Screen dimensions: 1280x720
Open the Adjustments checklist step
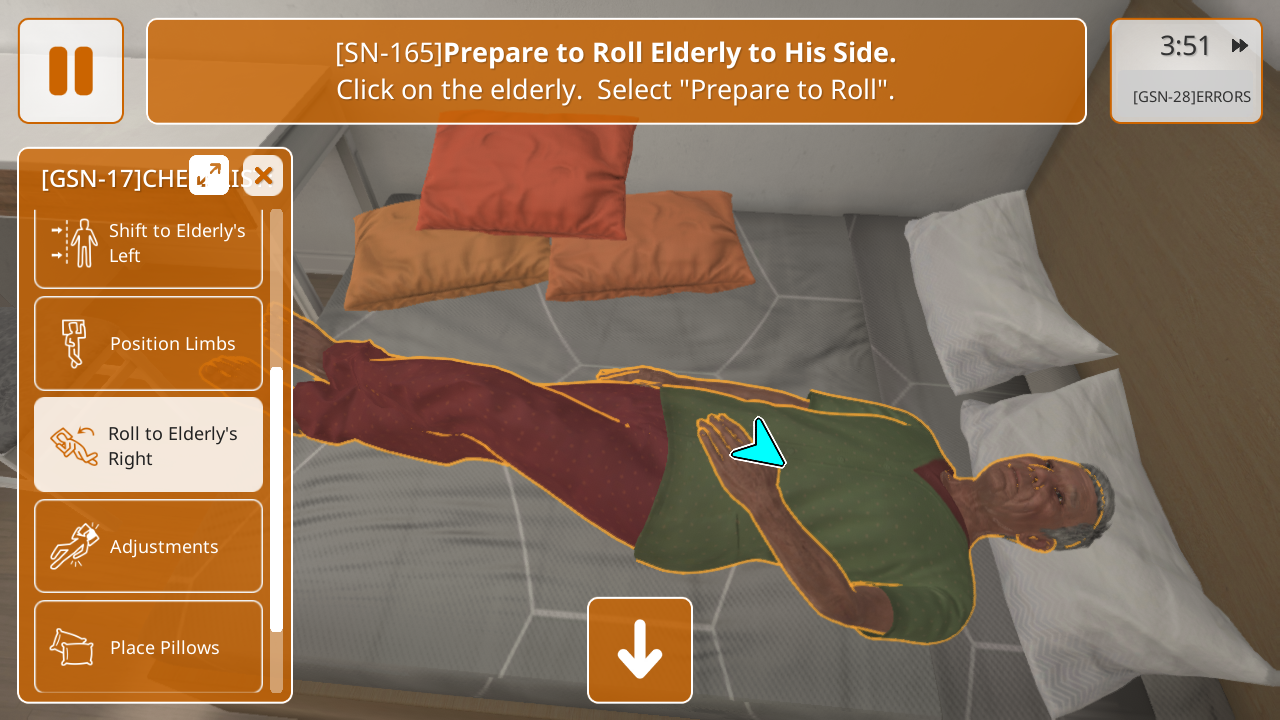(x=149, y=546)
